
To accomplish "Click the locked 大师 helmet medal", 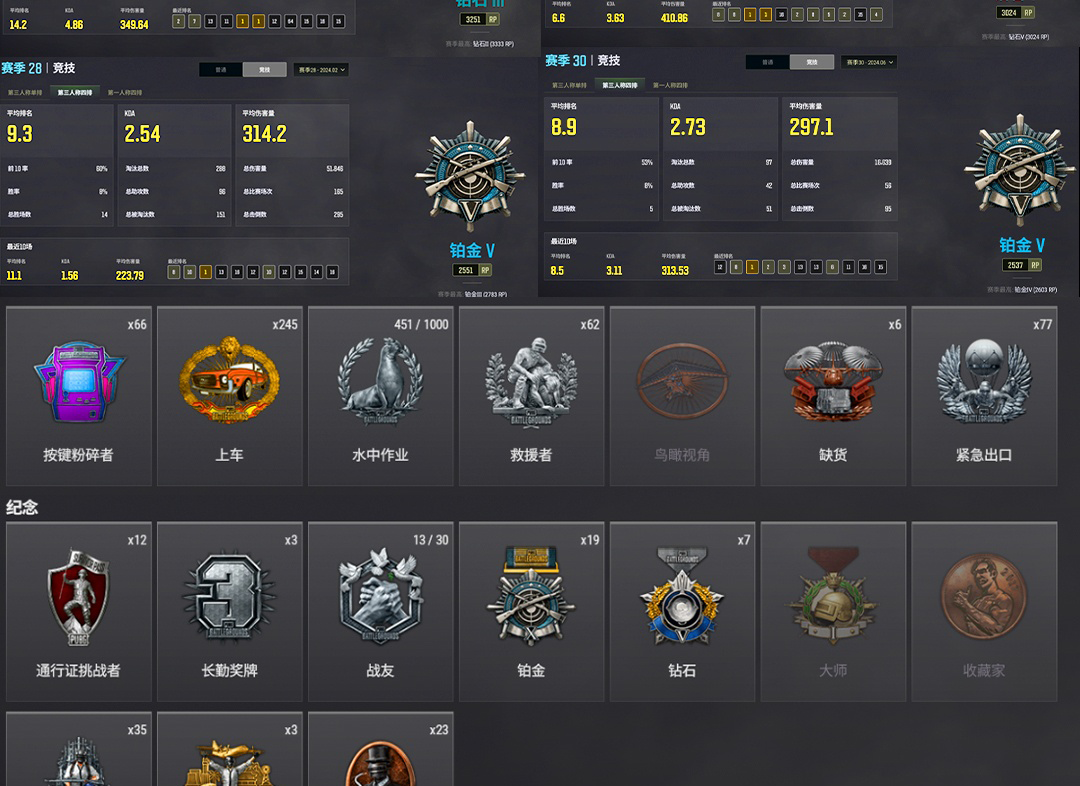I will (x=834, y=612).
